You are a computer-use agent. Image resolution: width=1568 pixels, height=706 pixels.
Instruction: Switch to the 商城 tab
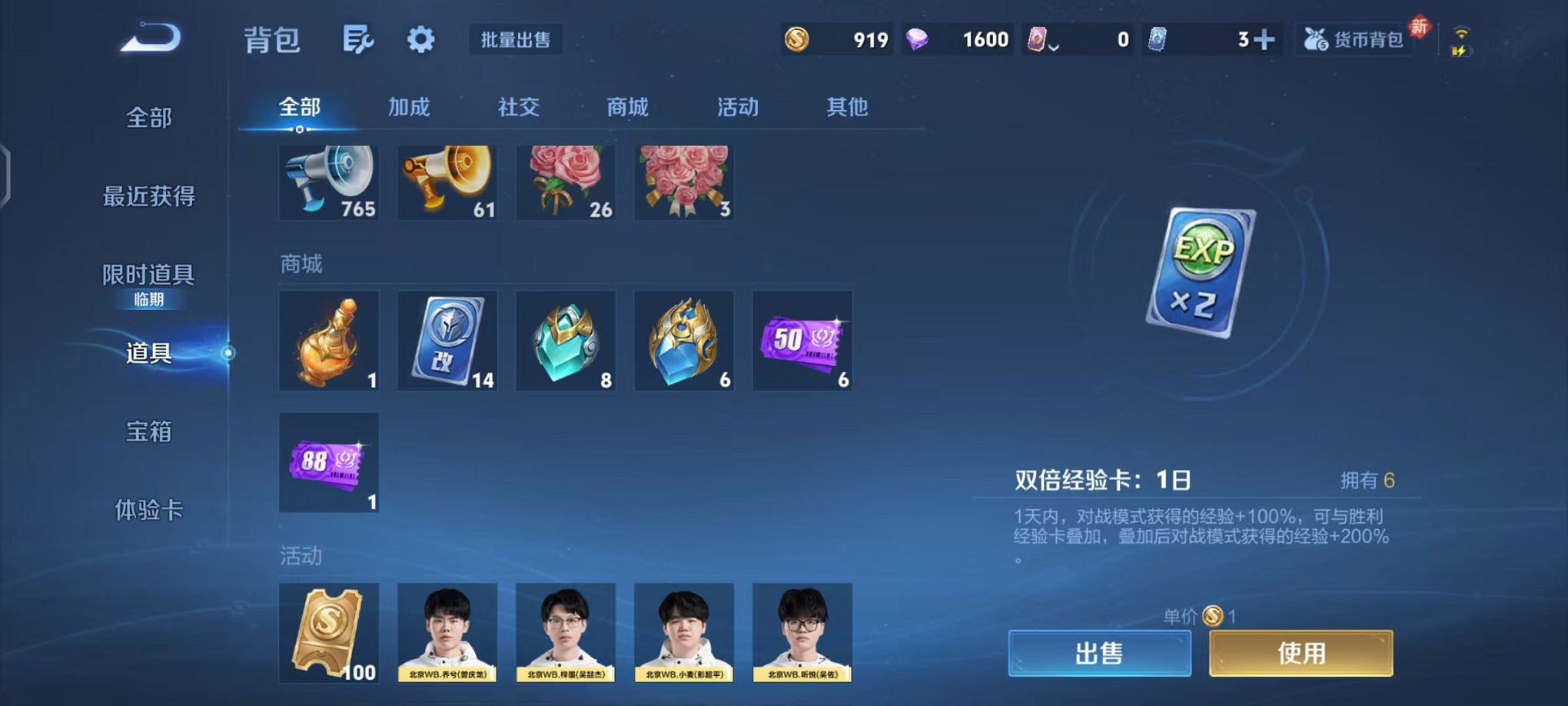[x=626, y=108]
